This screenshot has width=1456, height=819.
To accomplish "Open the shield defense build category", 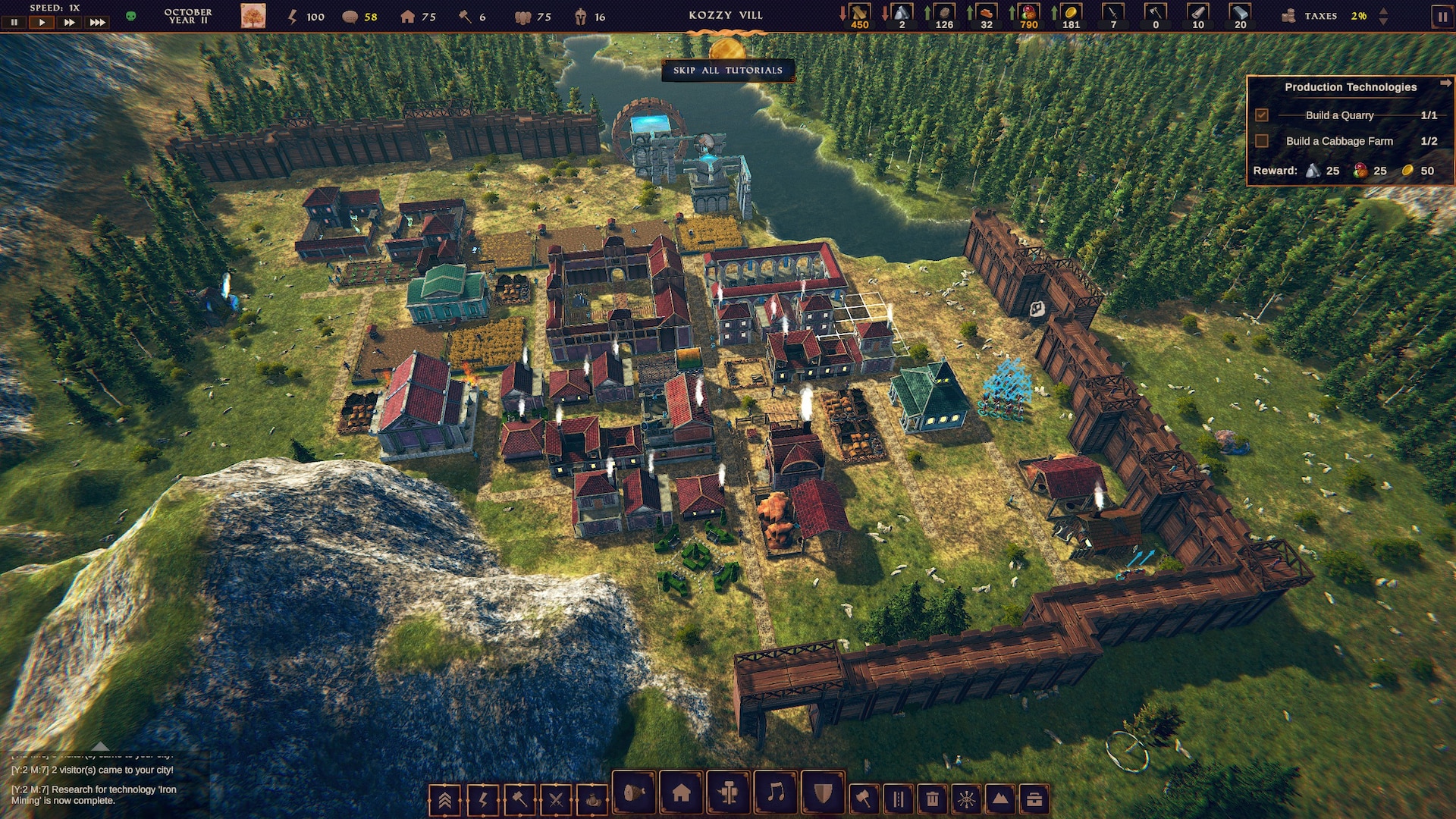I will [823, 793].
